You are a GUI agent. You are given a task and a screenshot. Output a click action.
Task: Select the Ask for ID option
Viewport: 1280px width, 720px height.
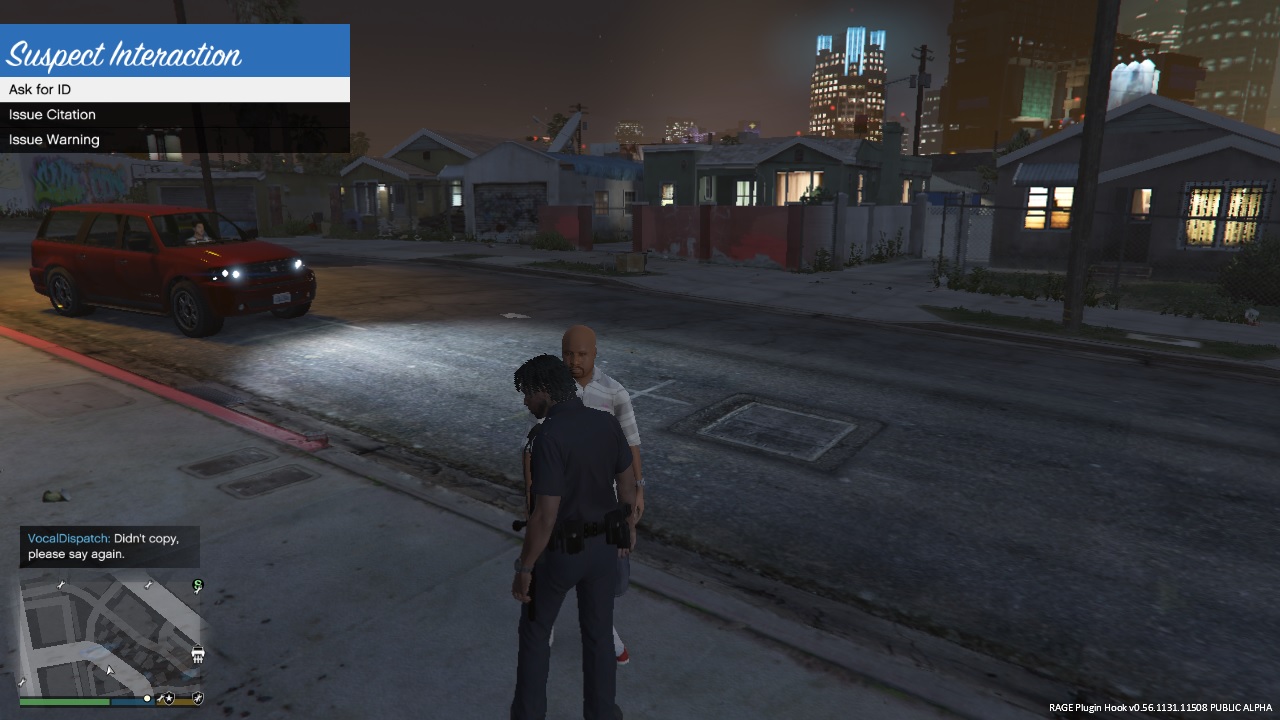[175, 90]
